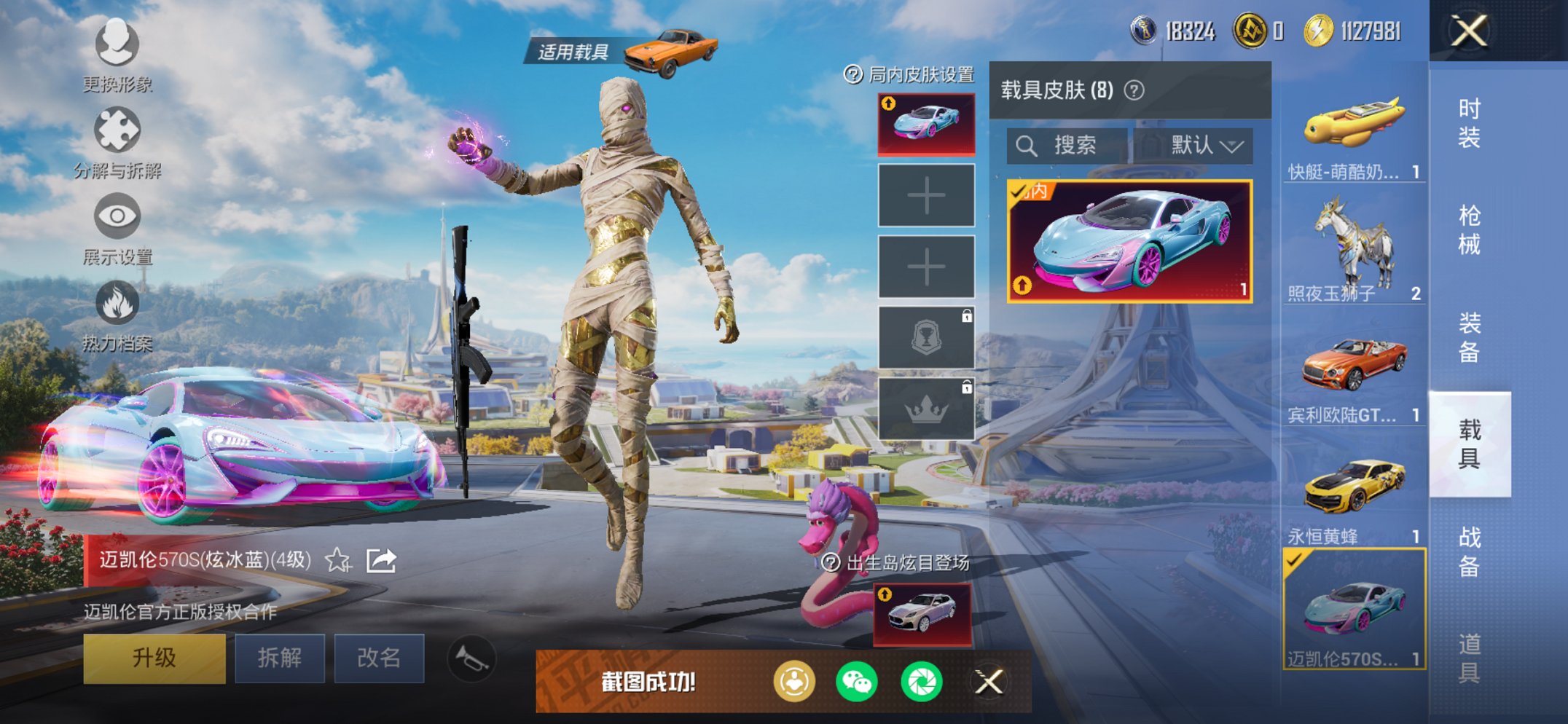The image size is (1568, 724).
Task: Open 展示设置 display settings
Action: tap(117, 216)
